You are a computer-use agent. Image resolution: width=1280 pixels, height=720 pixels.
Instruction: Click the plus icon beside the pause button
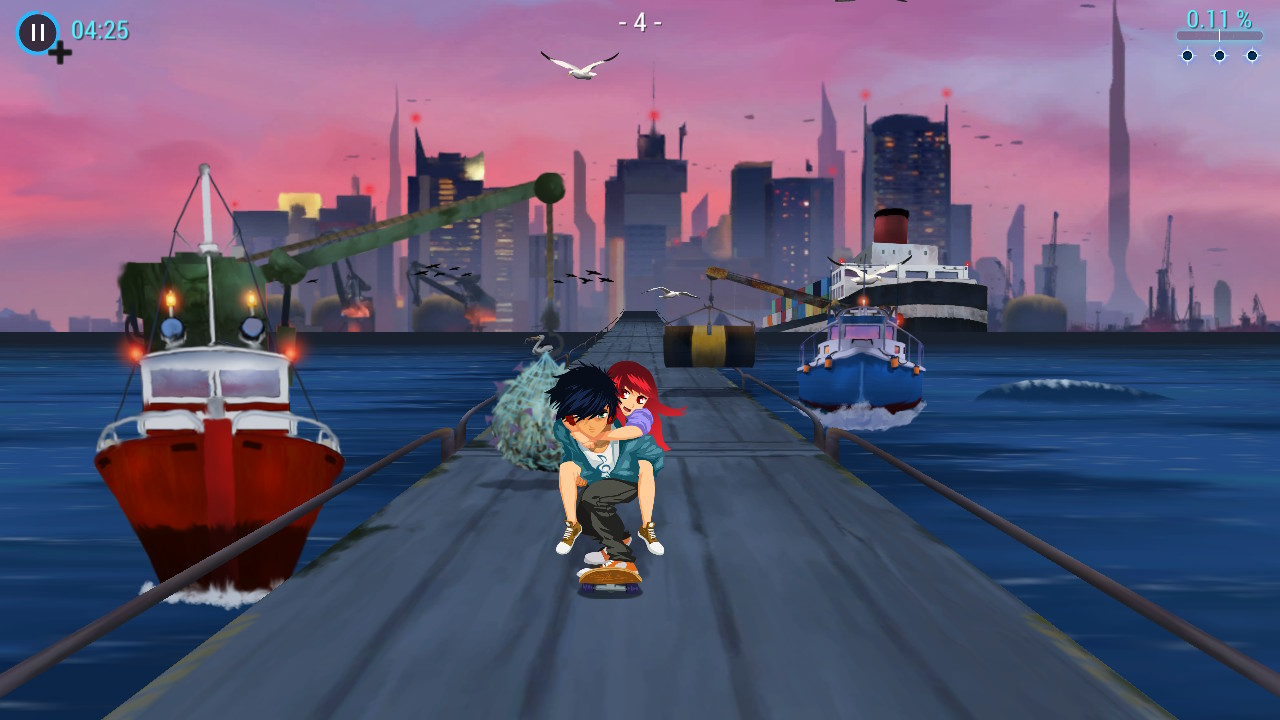click(60, 52)
